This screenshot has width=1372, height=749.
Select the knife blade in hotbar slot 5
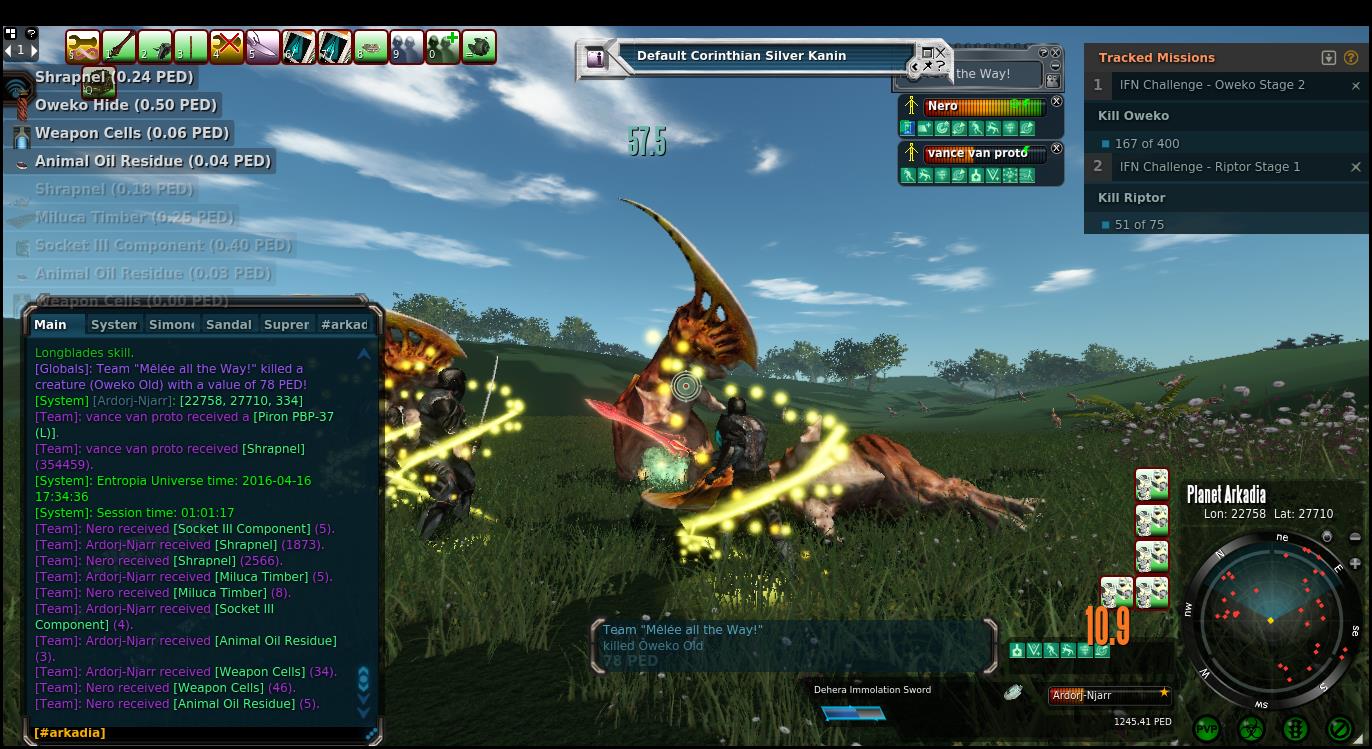263,46
